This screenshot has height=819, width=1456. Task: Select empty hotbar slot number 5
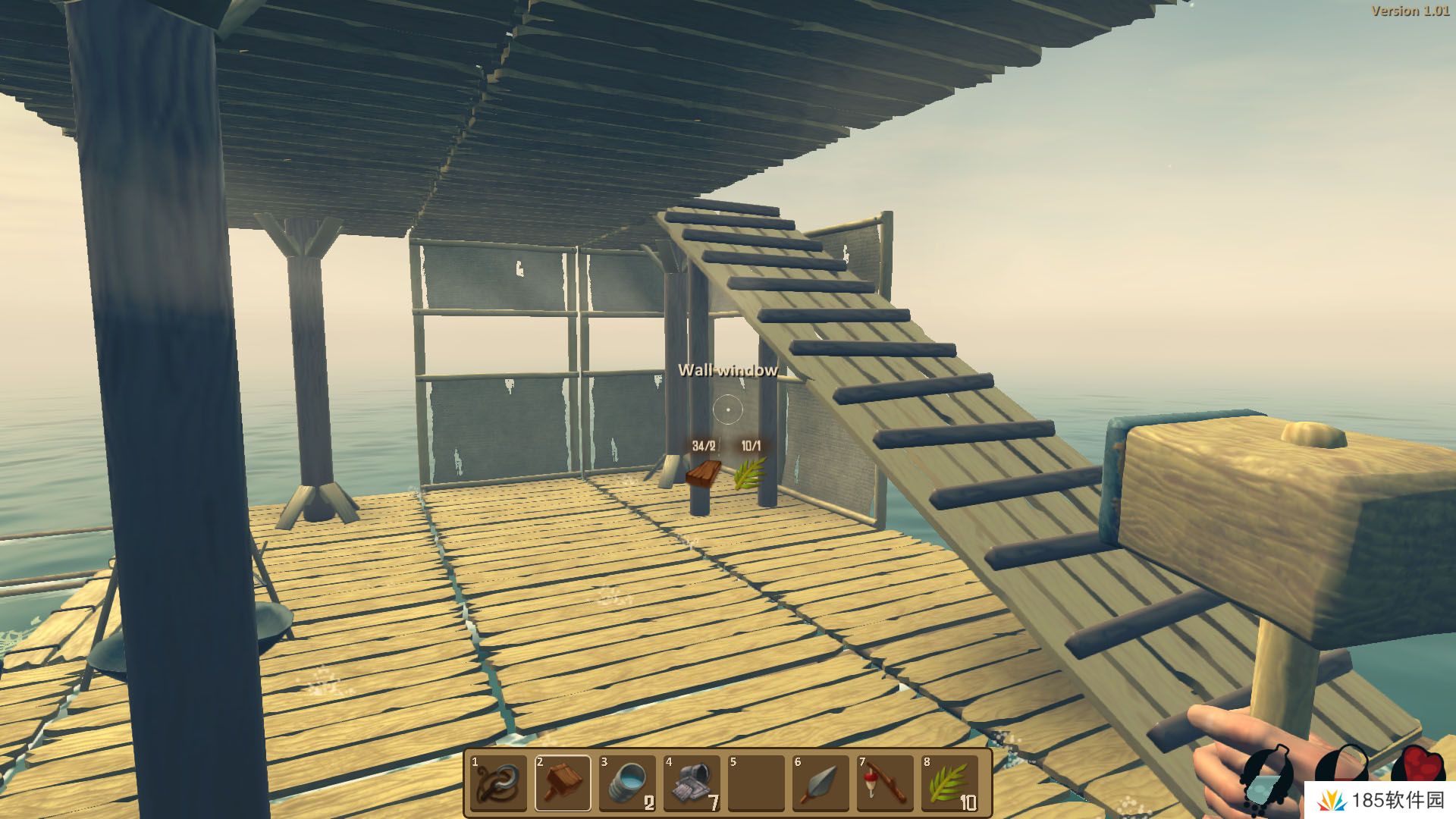[756, 783]
